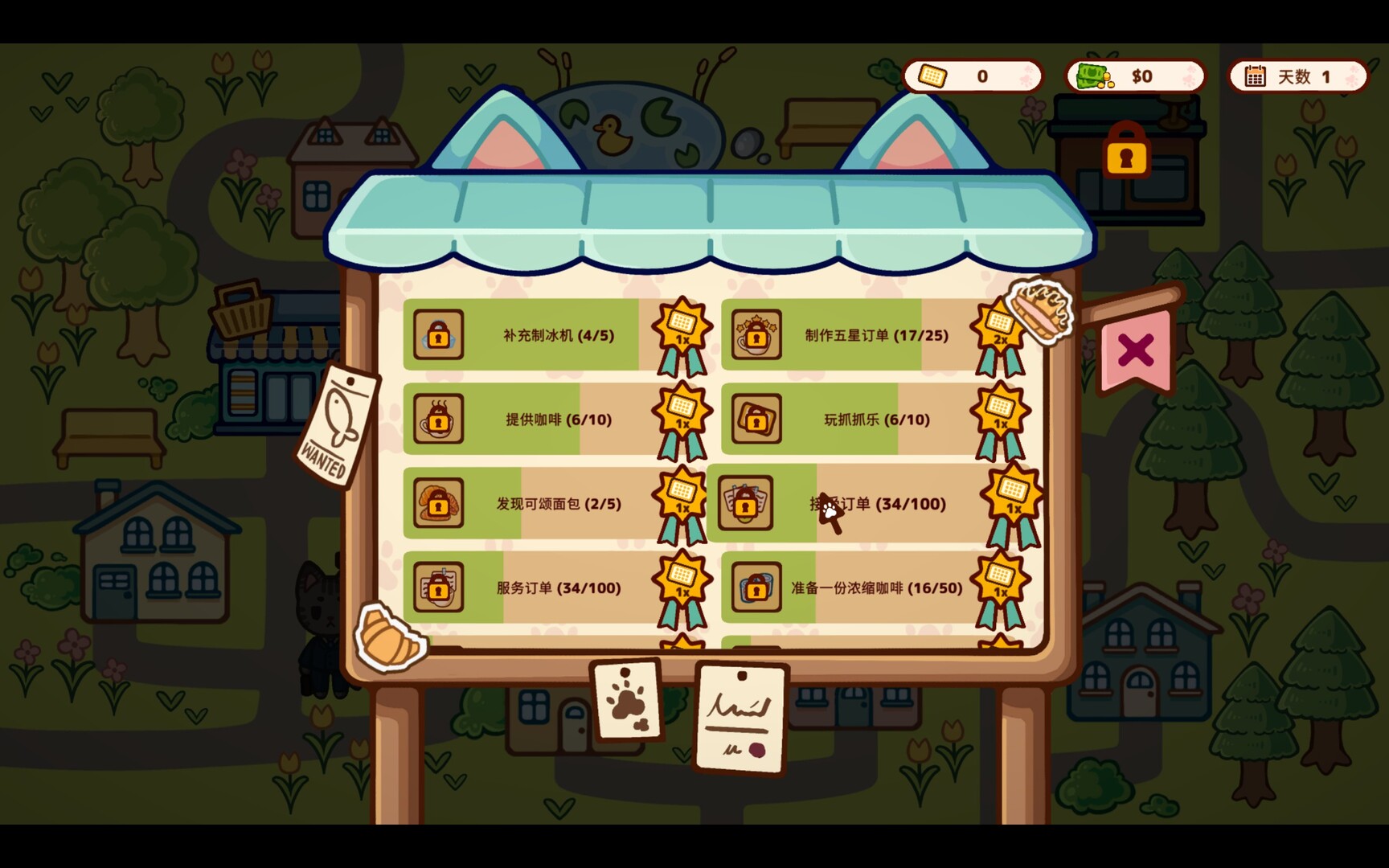Viewport: 1389px width, 868px height.
Task: Click the order clipboard icon on 服务订单
Action: [x=437, y=588]
